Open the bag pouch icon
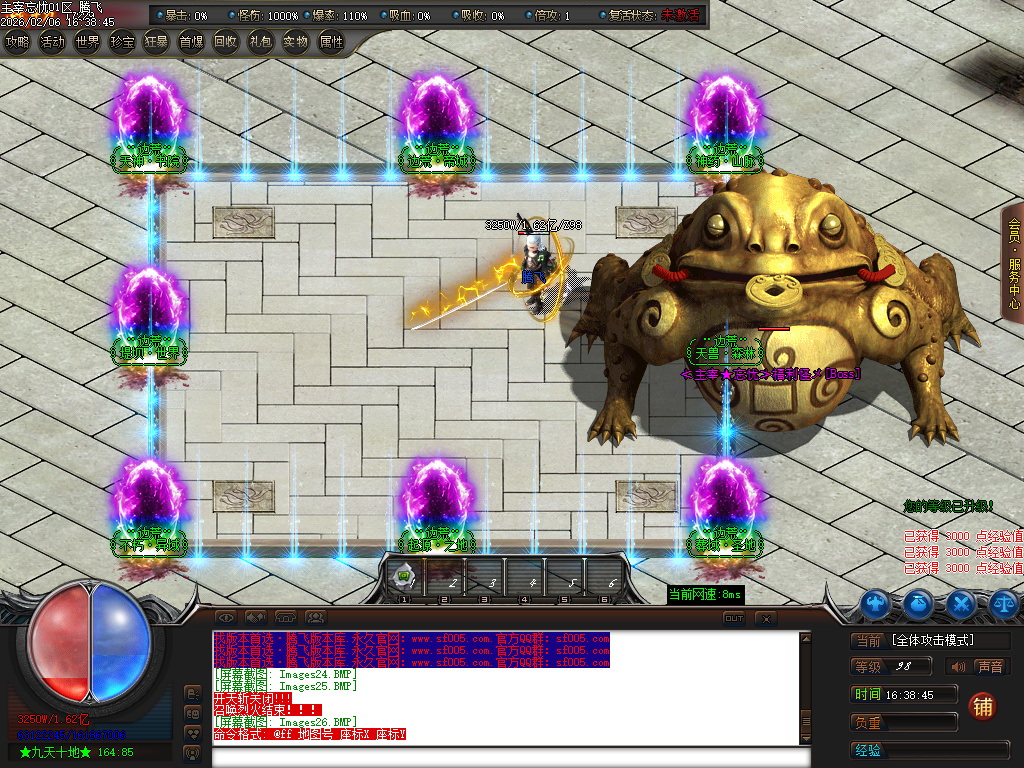The width and height of the screenshot is (1024, 768). click(919, 603)
